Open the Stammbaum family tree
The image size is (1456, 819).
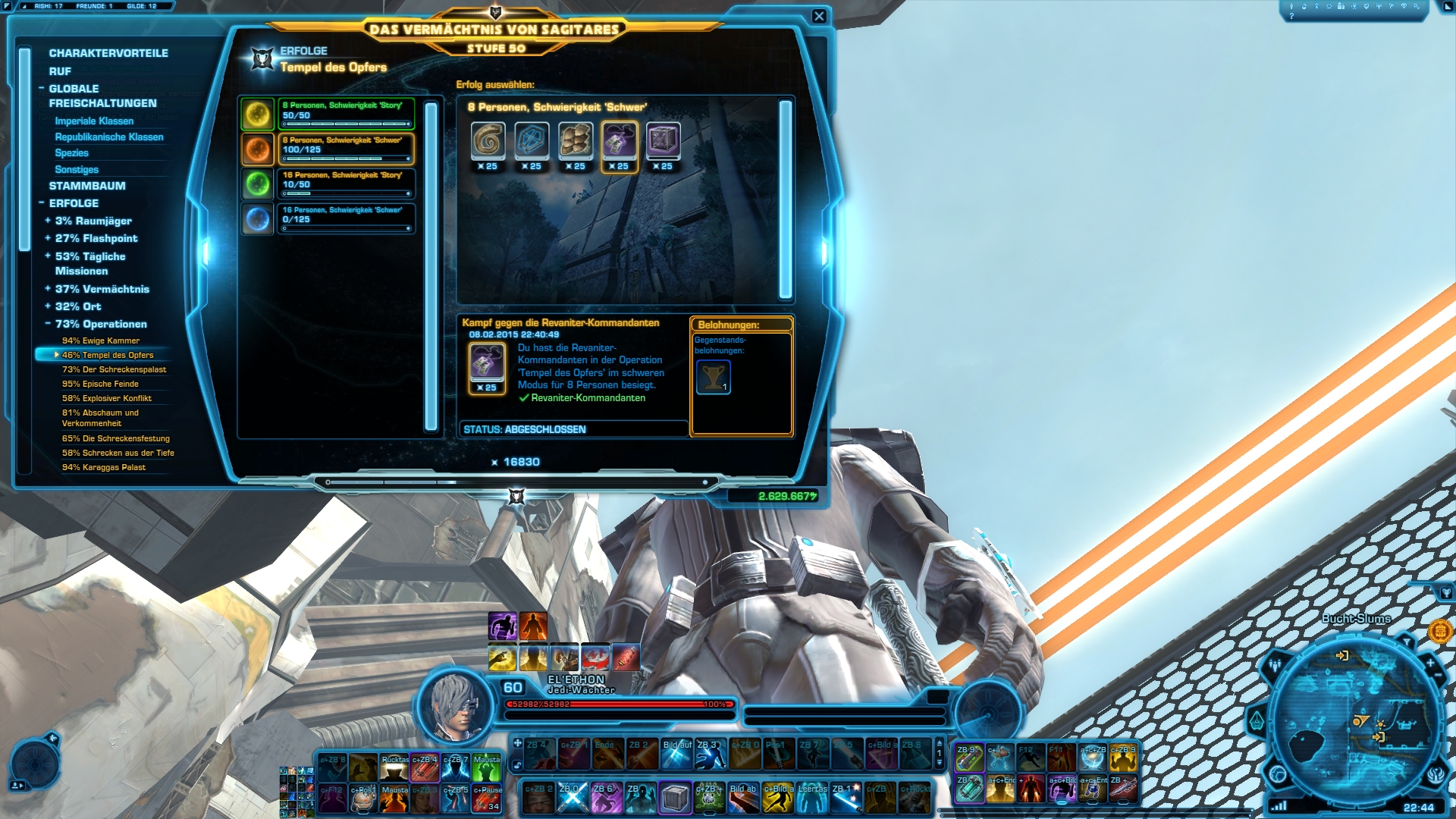pos(87,186)
